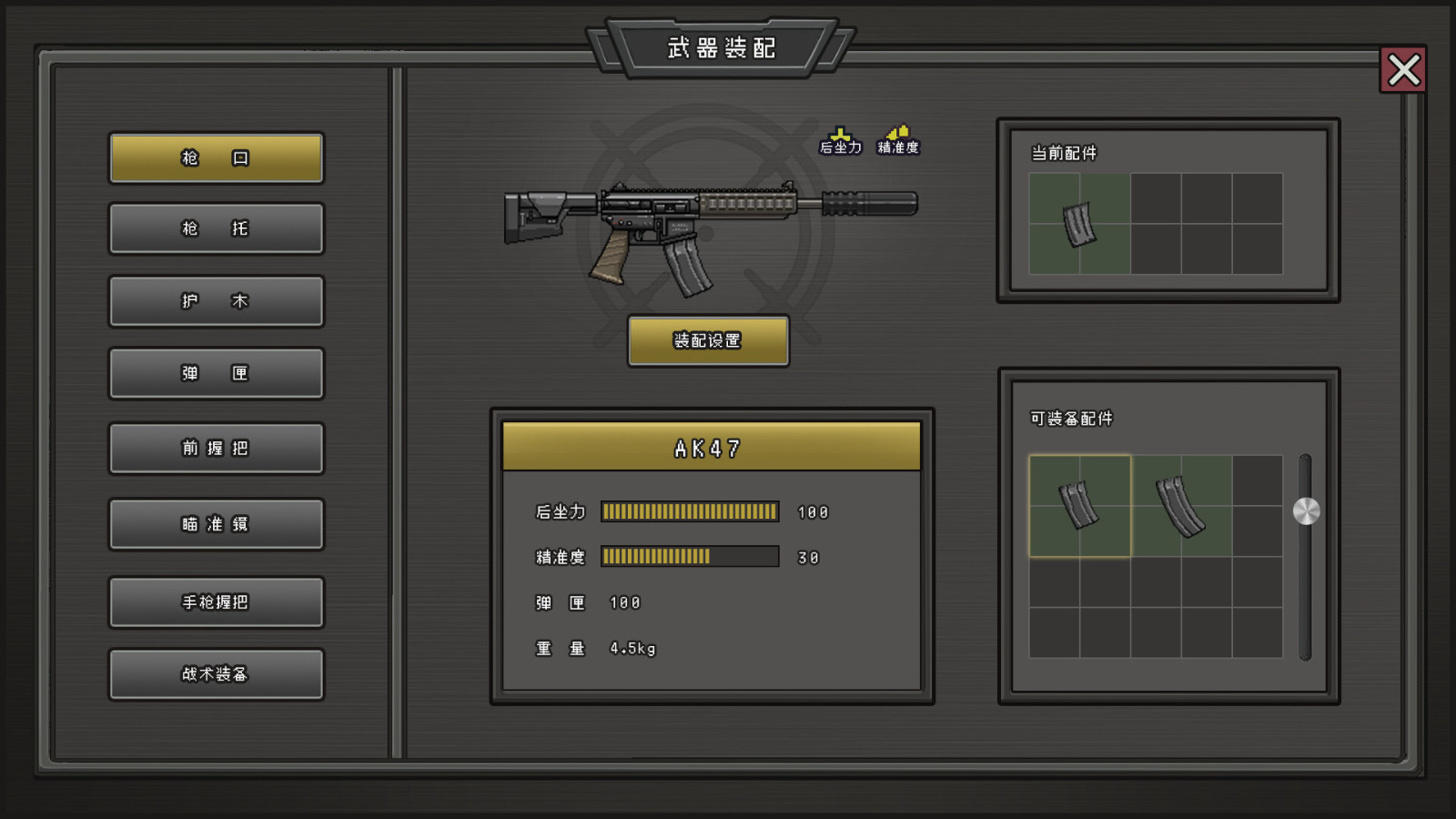Select the highlighted magazine in 可装备配件
Viewport: 1456px width, 819px height.
point(1079,505)
